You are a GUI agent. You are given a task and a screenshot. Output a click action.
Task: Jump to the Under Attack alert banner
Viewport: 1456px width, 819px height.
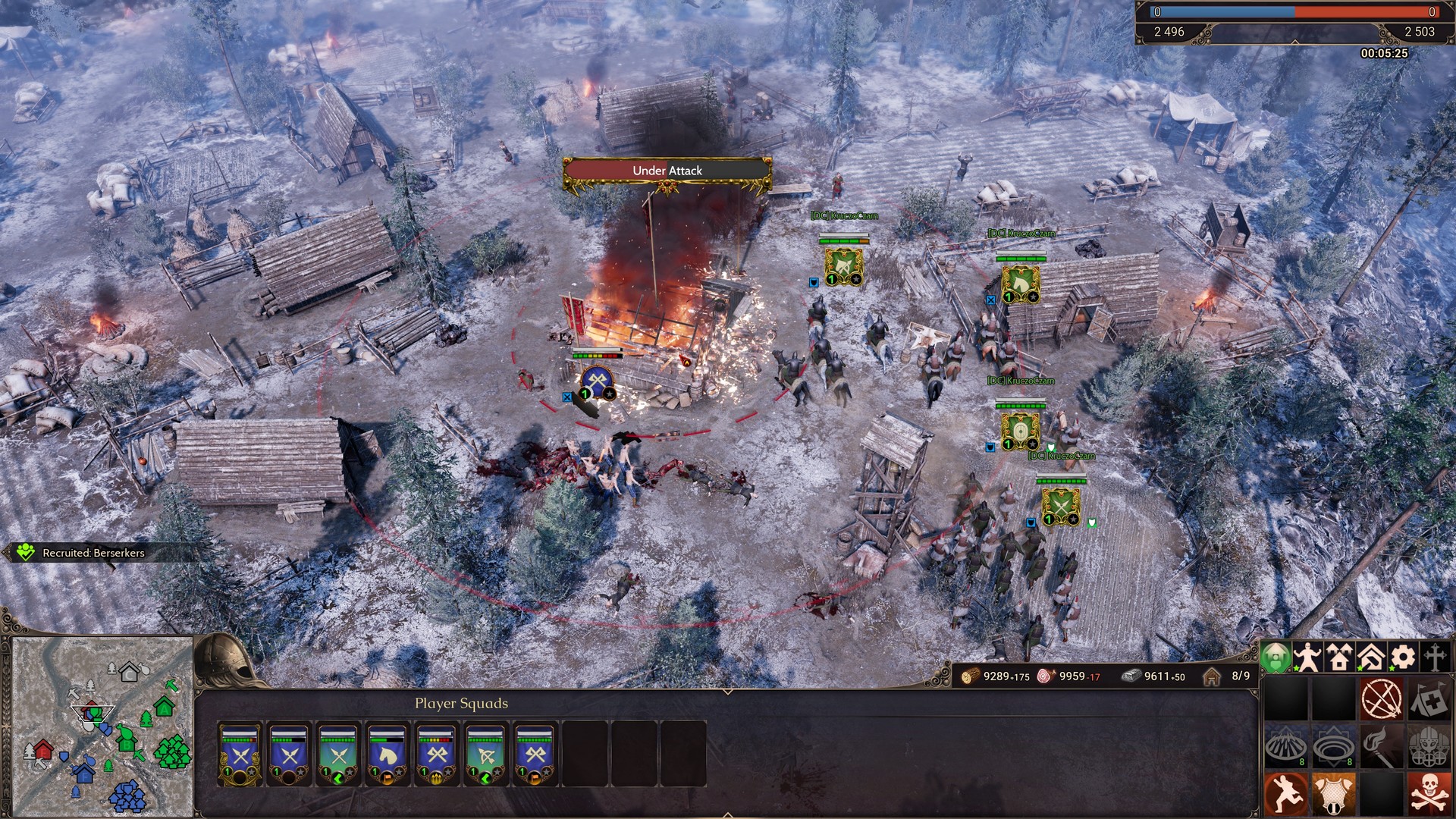[667, 171]
